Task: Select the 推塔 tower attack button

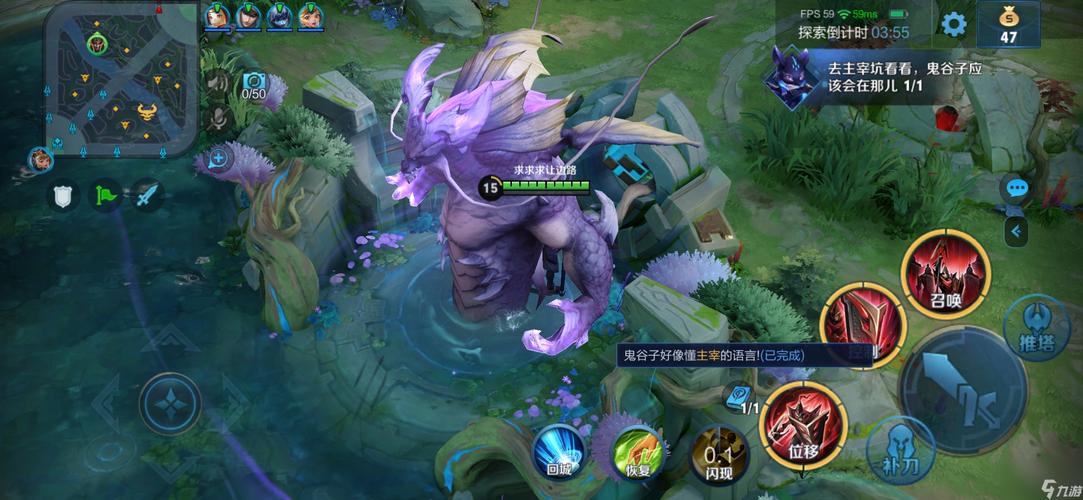Action: [1037, 326]
